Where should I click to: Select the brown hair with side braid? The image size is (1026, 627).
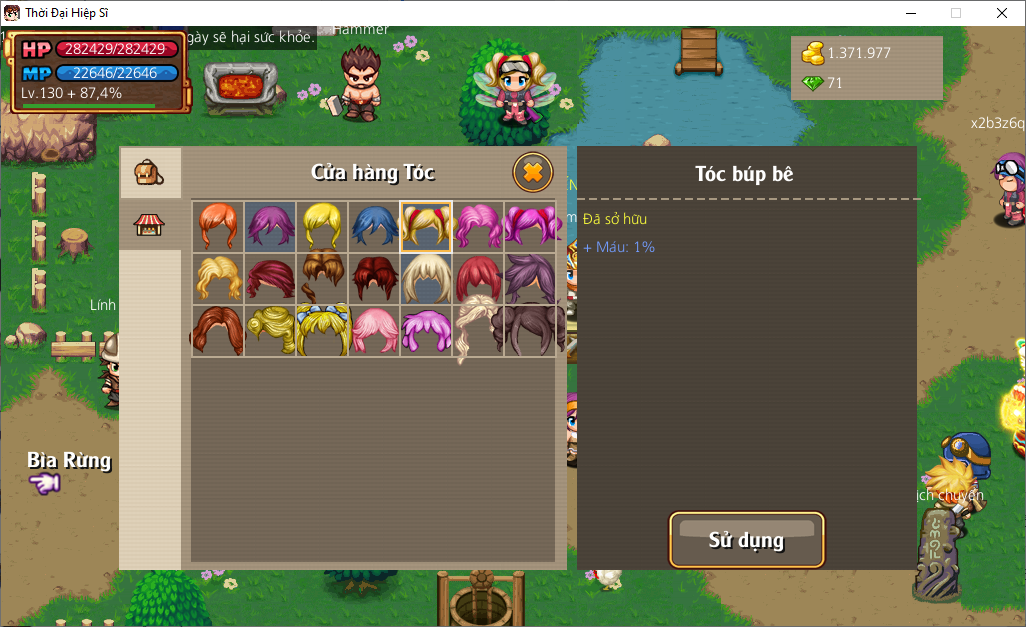(x=322, y=277)
